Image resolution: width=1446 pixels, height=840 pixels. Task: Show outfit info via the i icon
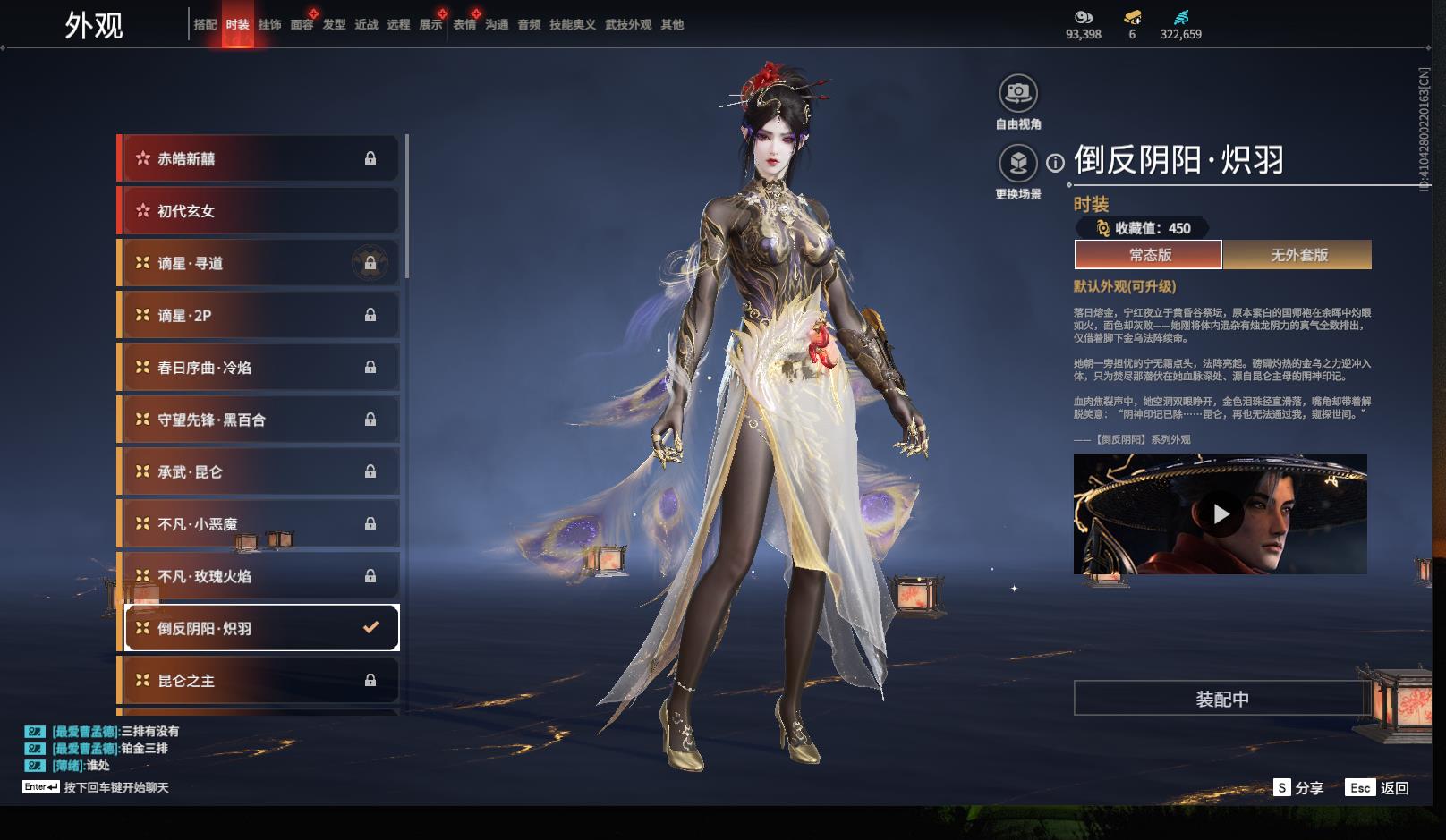(1056, 163)
